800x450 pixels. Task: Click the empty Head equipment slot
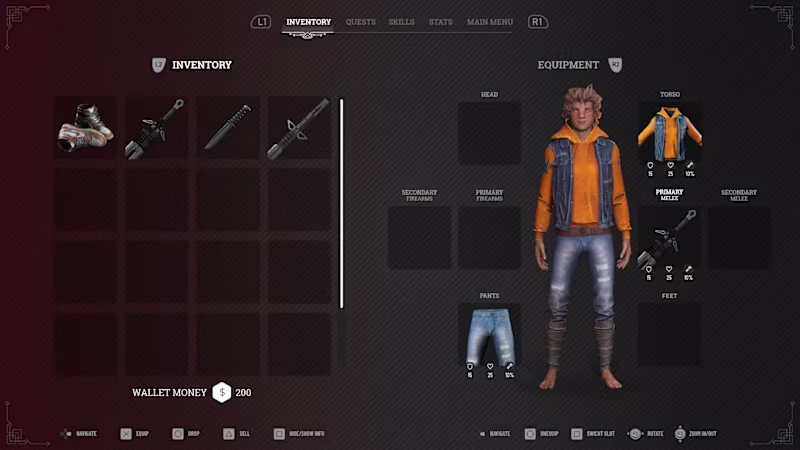pos(490,133)
